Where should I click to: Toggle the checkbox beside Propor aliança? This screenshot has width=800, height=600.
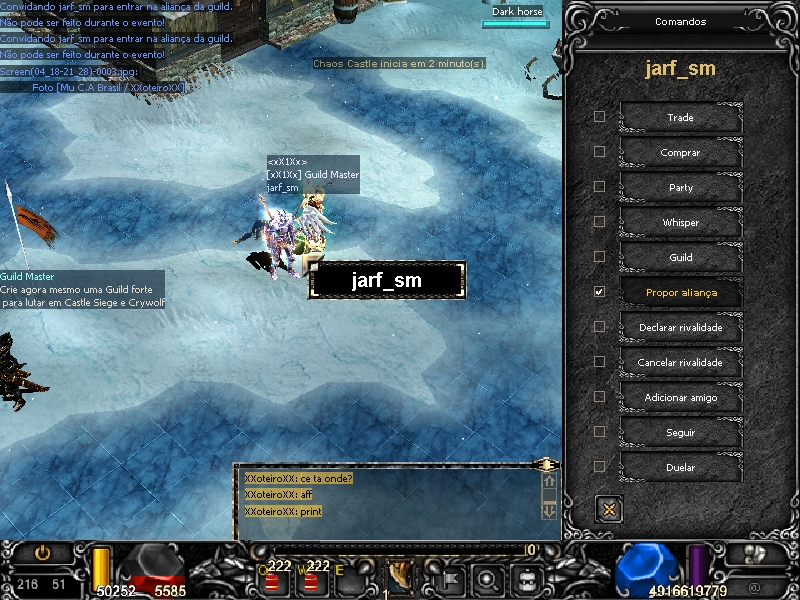point(599,292)
